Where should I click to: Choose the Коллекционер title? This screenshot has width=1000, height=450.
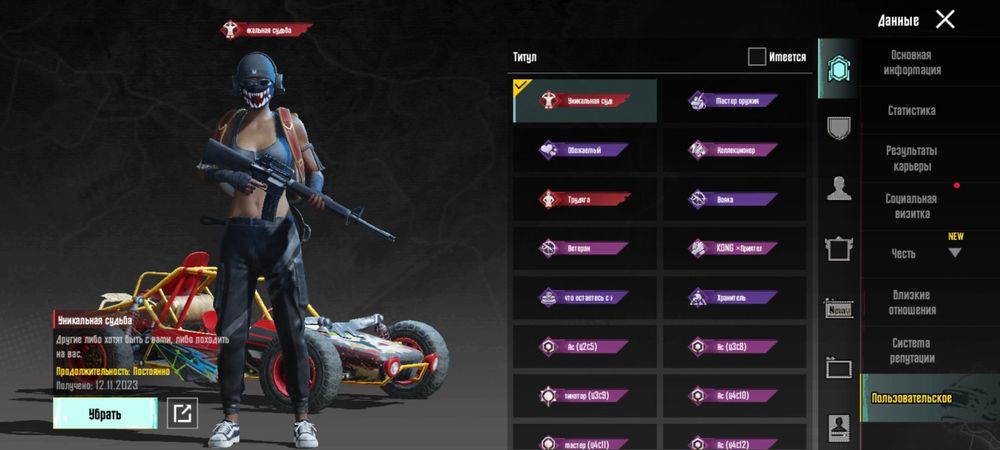tap(733, 150)
